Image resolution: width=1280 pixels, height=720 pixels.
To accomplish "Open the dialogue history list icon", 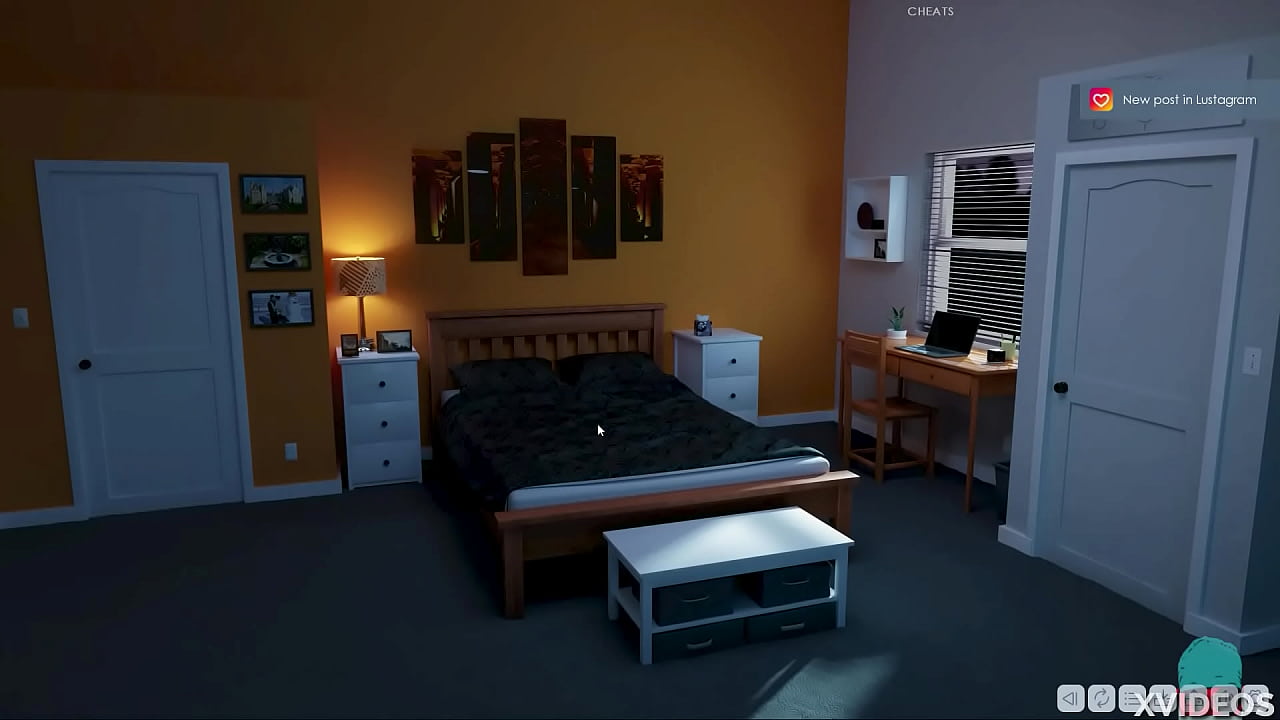I will 1130,700.
